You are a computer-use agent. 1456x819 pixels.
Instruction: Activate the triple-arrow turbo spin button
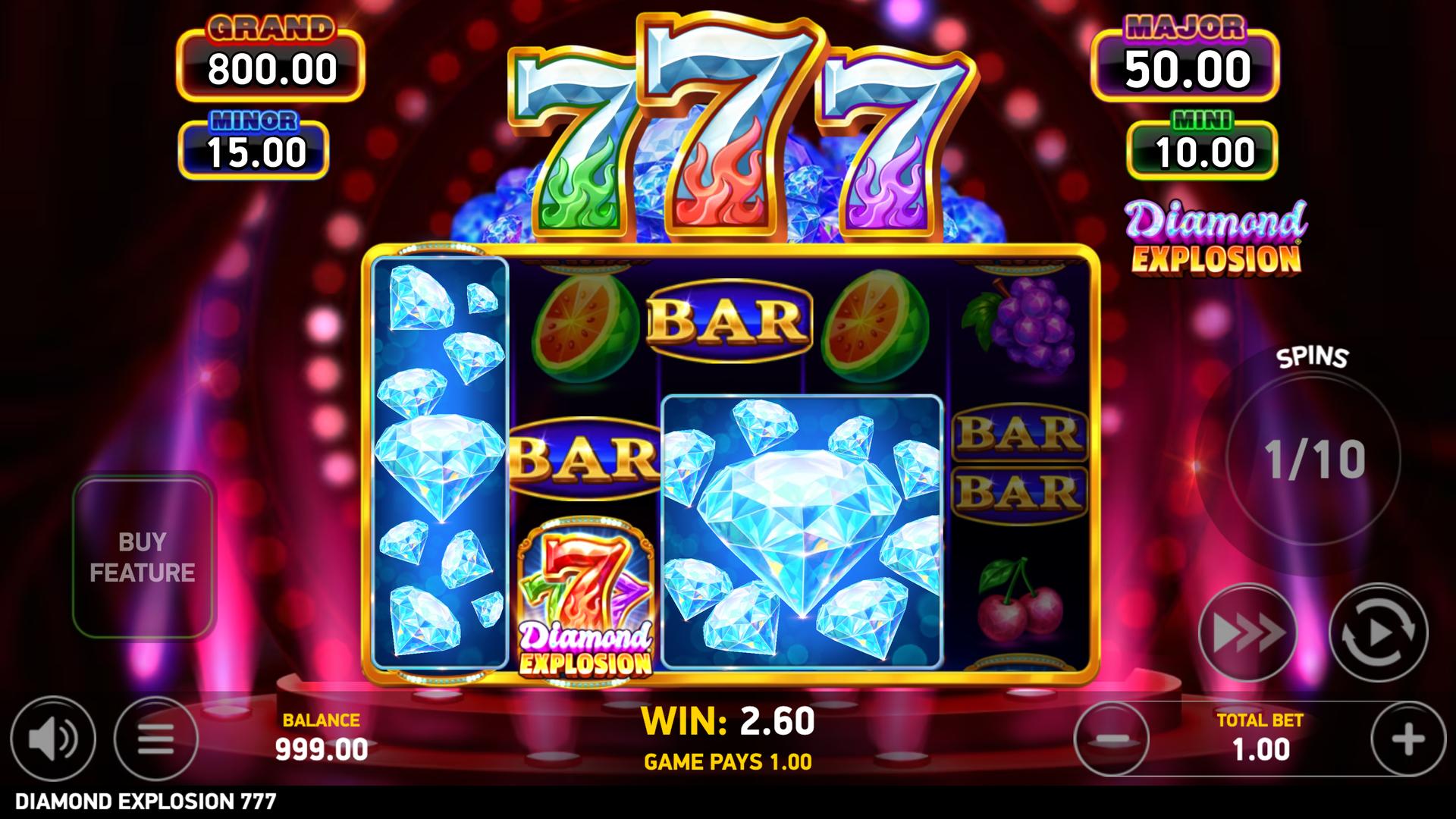[1247, 632]
